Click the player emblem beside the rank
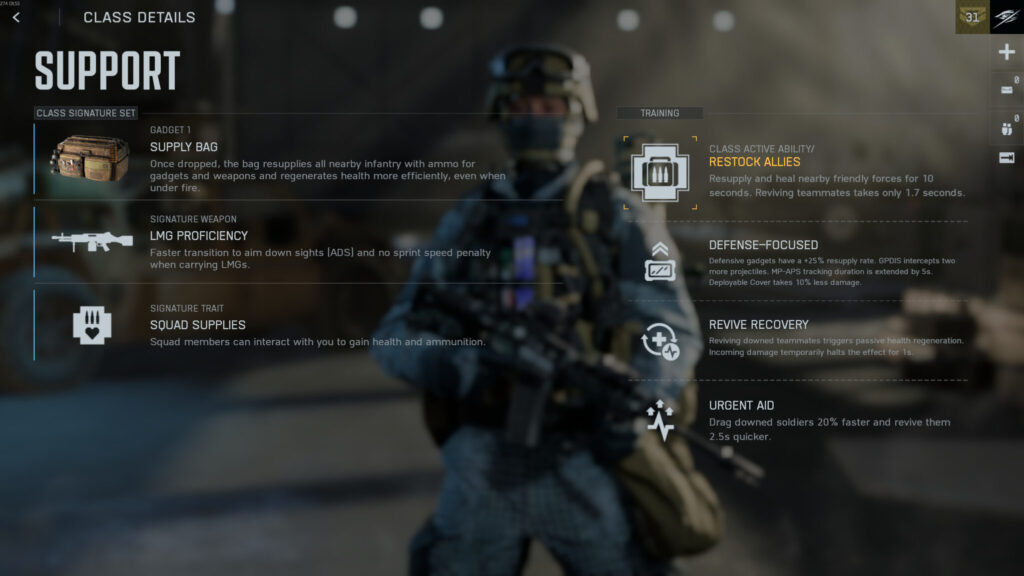Image resolution: width=1024 pixels, height=576 pixels. (1007, 17)
